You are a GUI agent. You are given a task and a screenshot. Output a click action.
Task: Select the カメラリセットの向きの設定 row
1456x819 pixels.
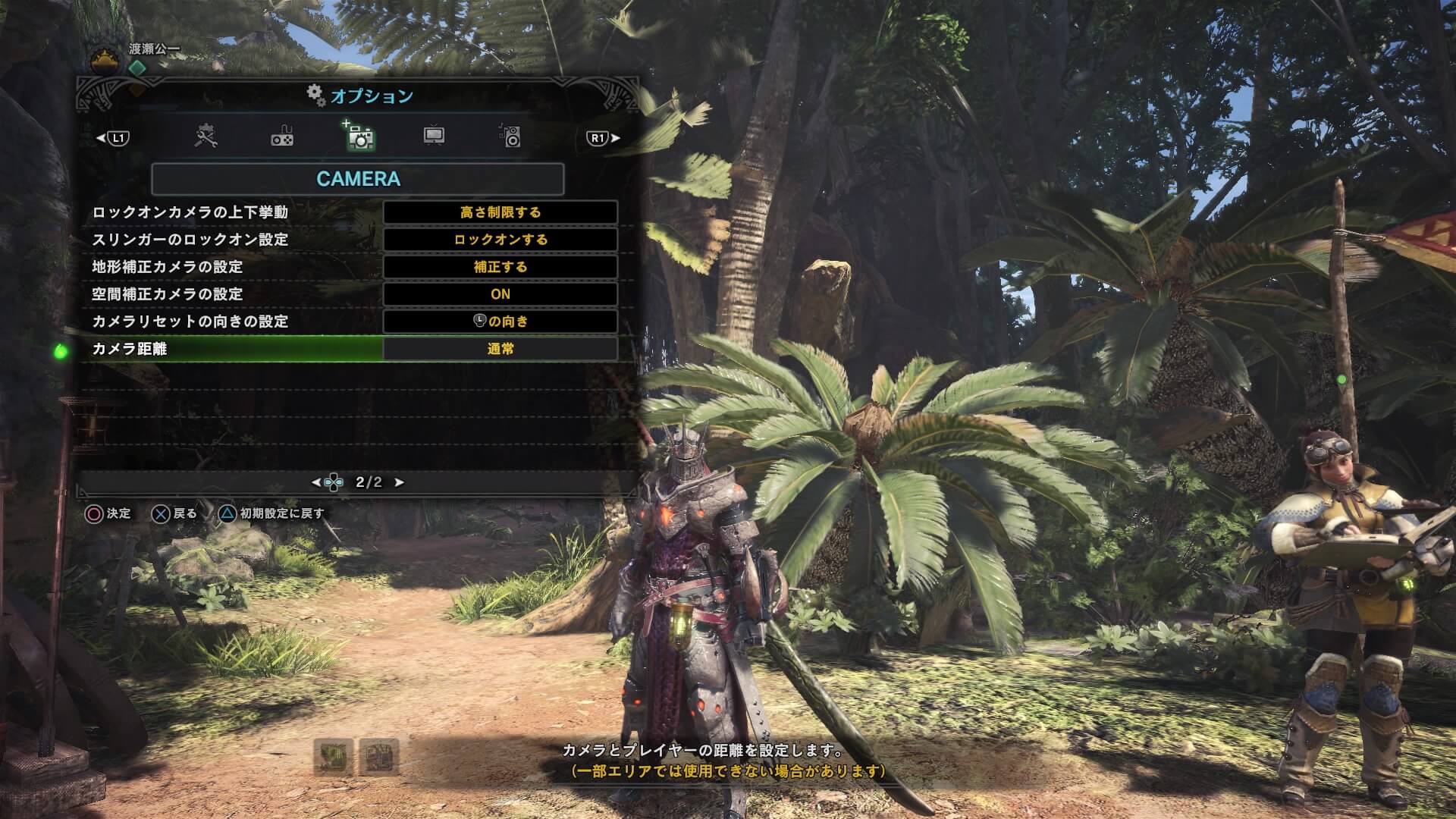[x=190, y=322]
